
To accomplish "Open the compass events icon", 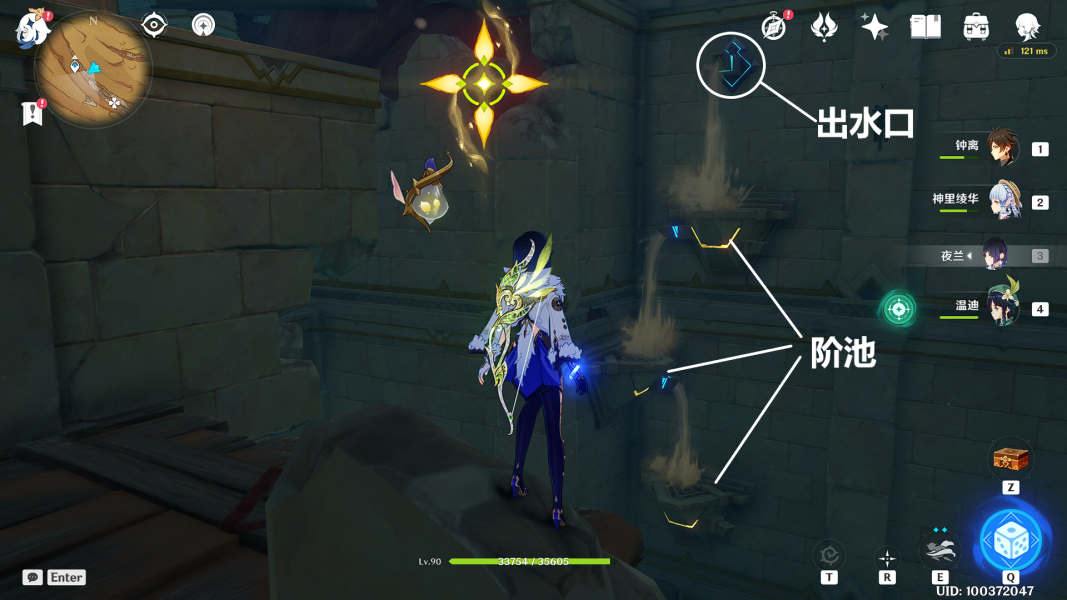I will coord(774,27).
